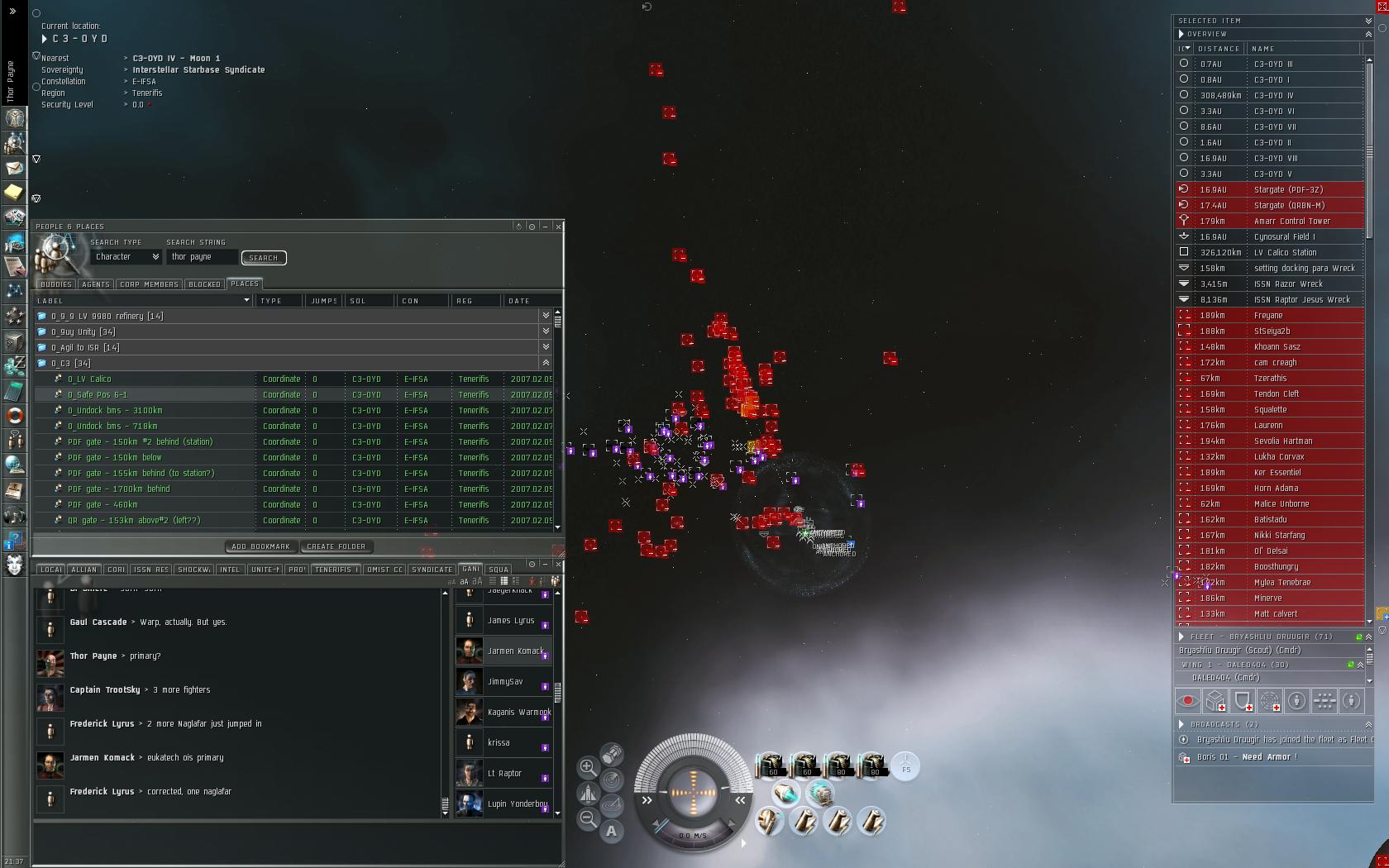Screen dimensions: 1389x868
Task: Open the Syndicate chat channel tab
Action: pyautogui.click(x=432, y=570)
